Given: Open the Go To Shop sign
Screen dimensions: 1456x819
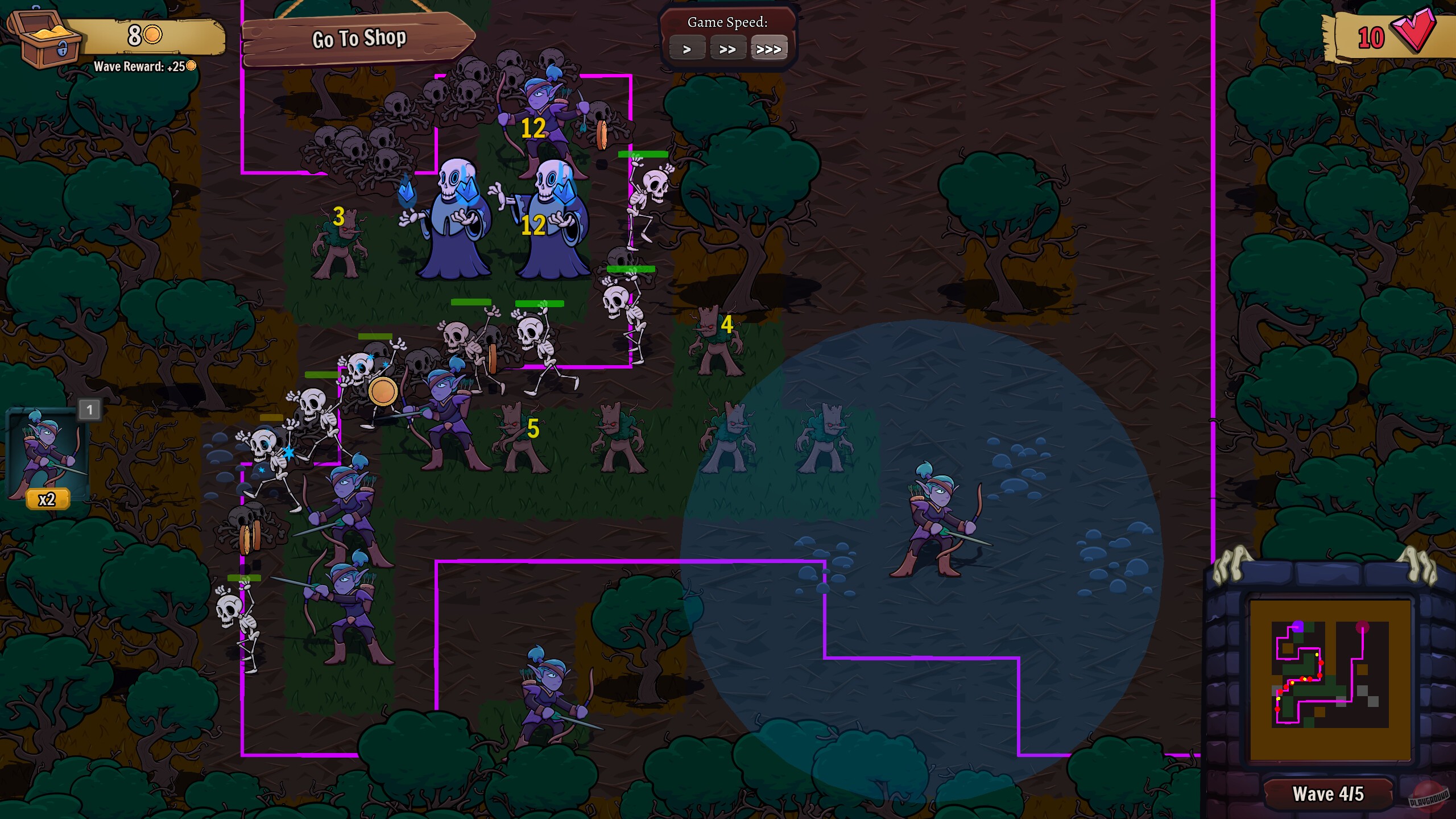Looking at the screenshot, I should click(x=358, y=38).
